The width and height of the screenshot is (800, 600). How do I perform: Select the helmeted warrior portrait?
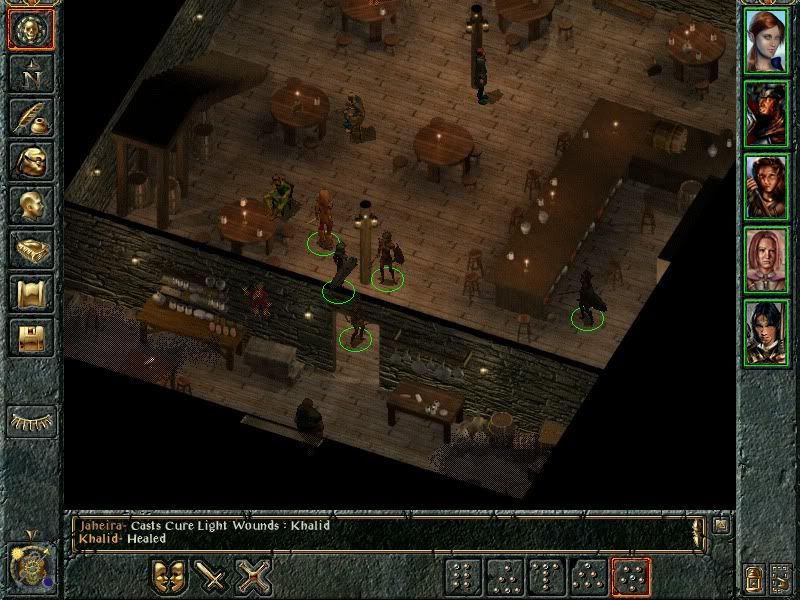point(766,114)
